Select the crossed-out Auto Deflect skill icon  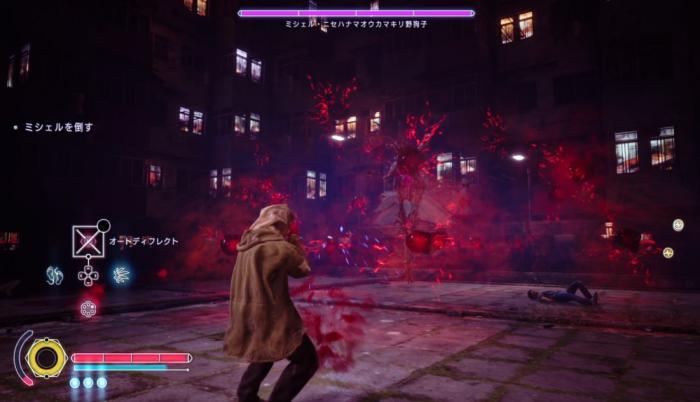point(88,241)
